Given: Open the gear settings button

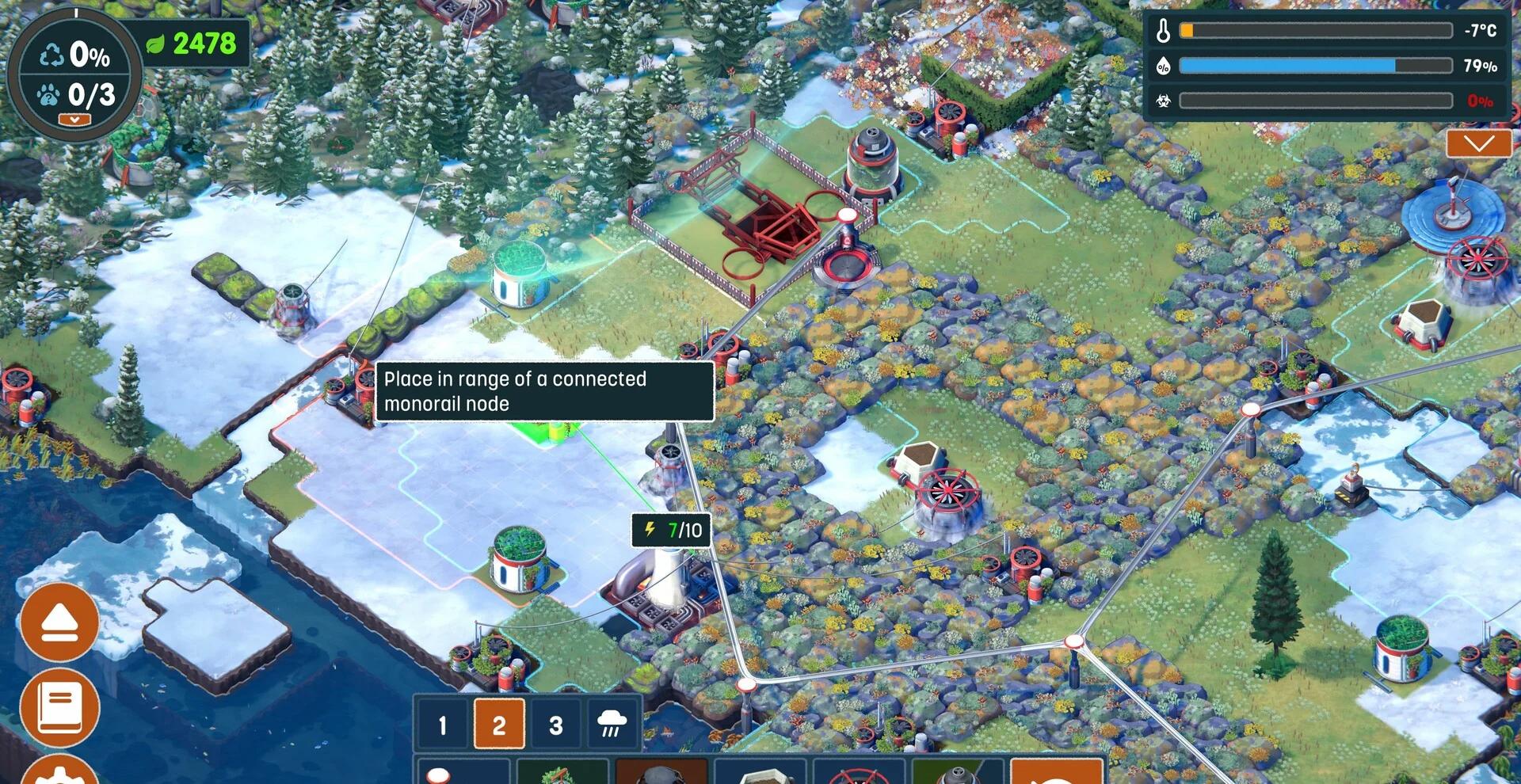Looking at the screenshot, I should pyautogui.click(x=60, y=774).
